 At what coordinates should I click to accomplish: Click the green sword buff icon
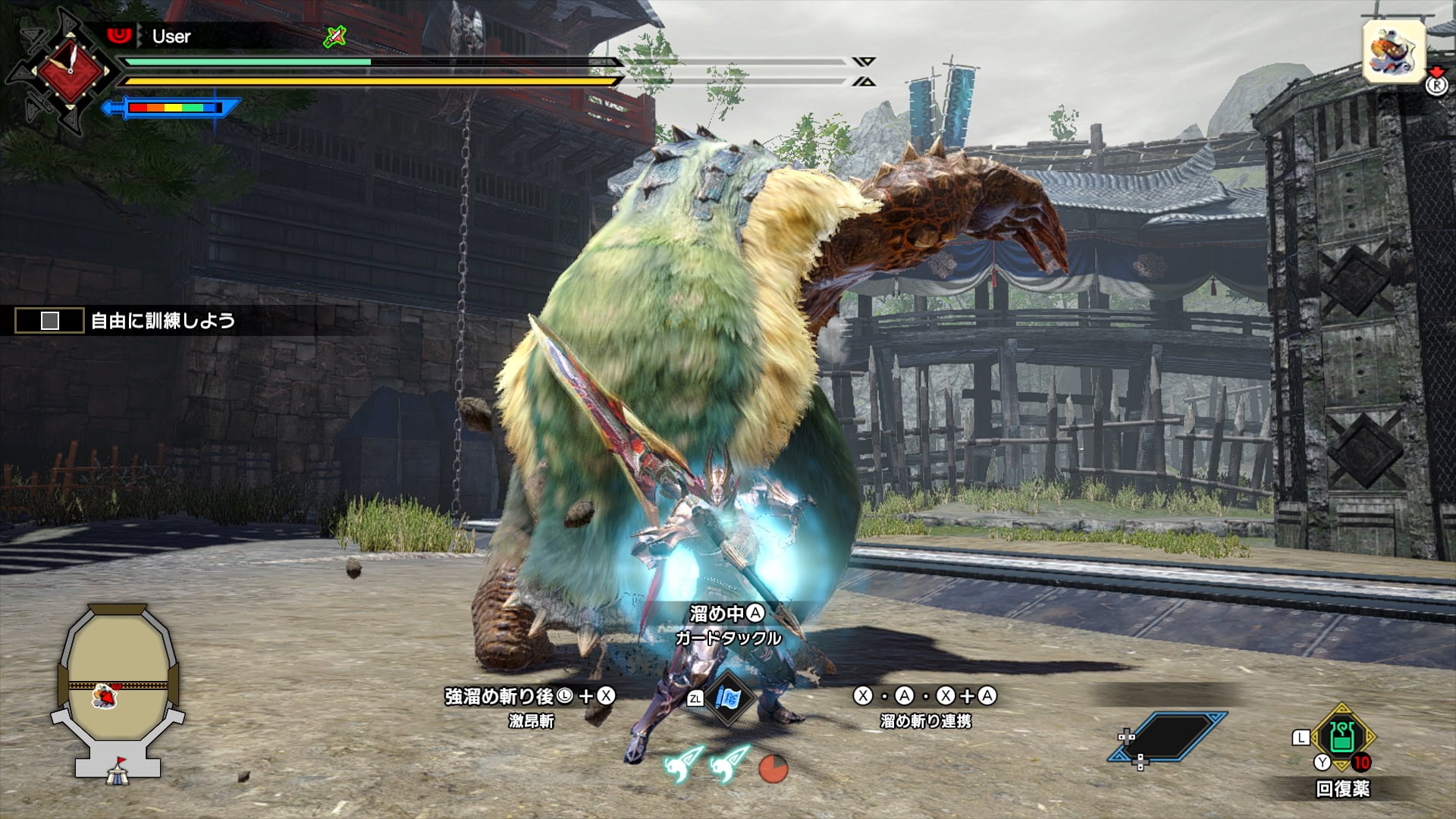pyautogui.click(x=334, y=36)
